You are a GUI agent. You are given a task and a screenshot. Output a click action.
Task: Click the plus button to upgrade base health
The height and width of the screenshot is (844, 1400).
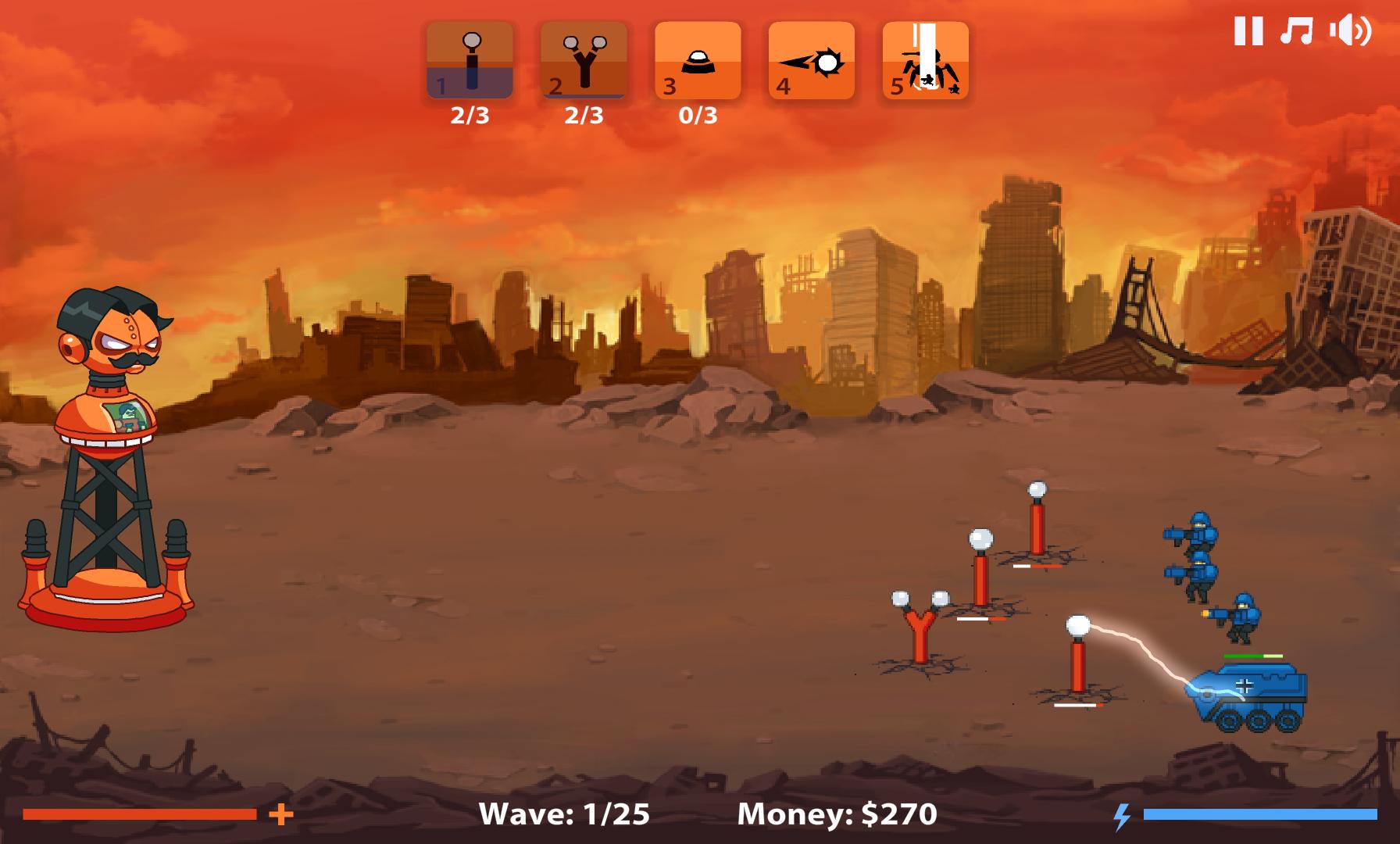(x=280, y=816)
